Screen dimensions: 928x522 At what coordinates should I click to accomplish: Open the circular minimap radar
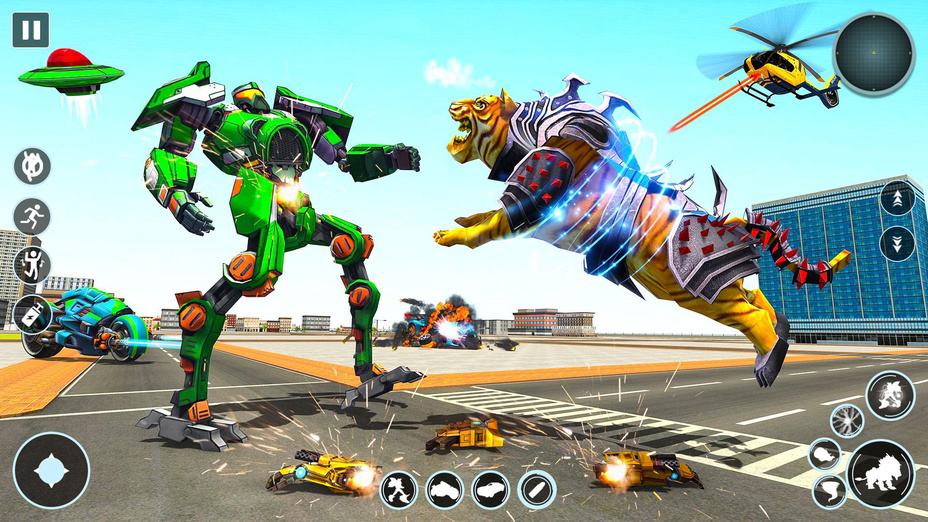click(873, 54)
